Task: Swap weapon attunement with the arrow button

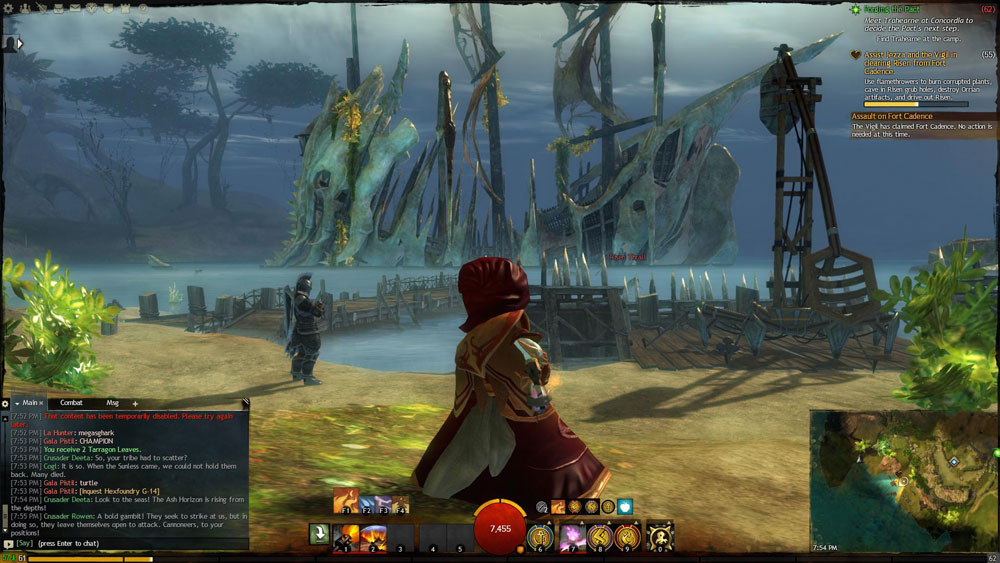Action: click(x=319, y=535)
